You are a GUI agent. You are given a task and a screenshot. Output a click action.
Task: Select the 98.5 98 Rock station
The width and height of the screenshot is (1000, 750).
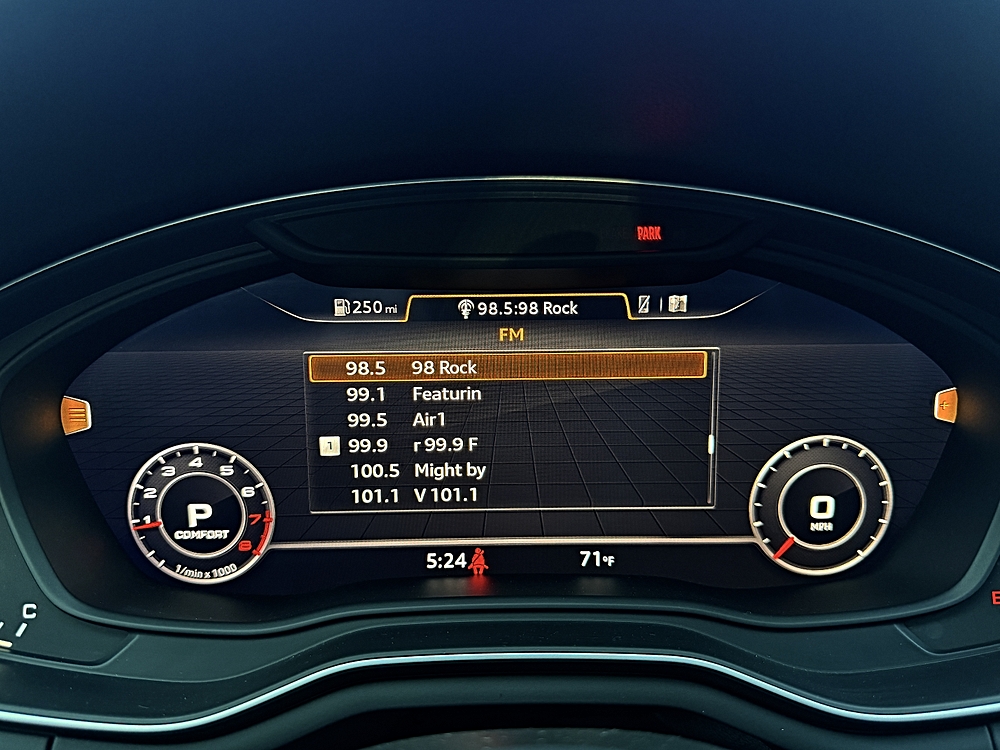(508, 367)
